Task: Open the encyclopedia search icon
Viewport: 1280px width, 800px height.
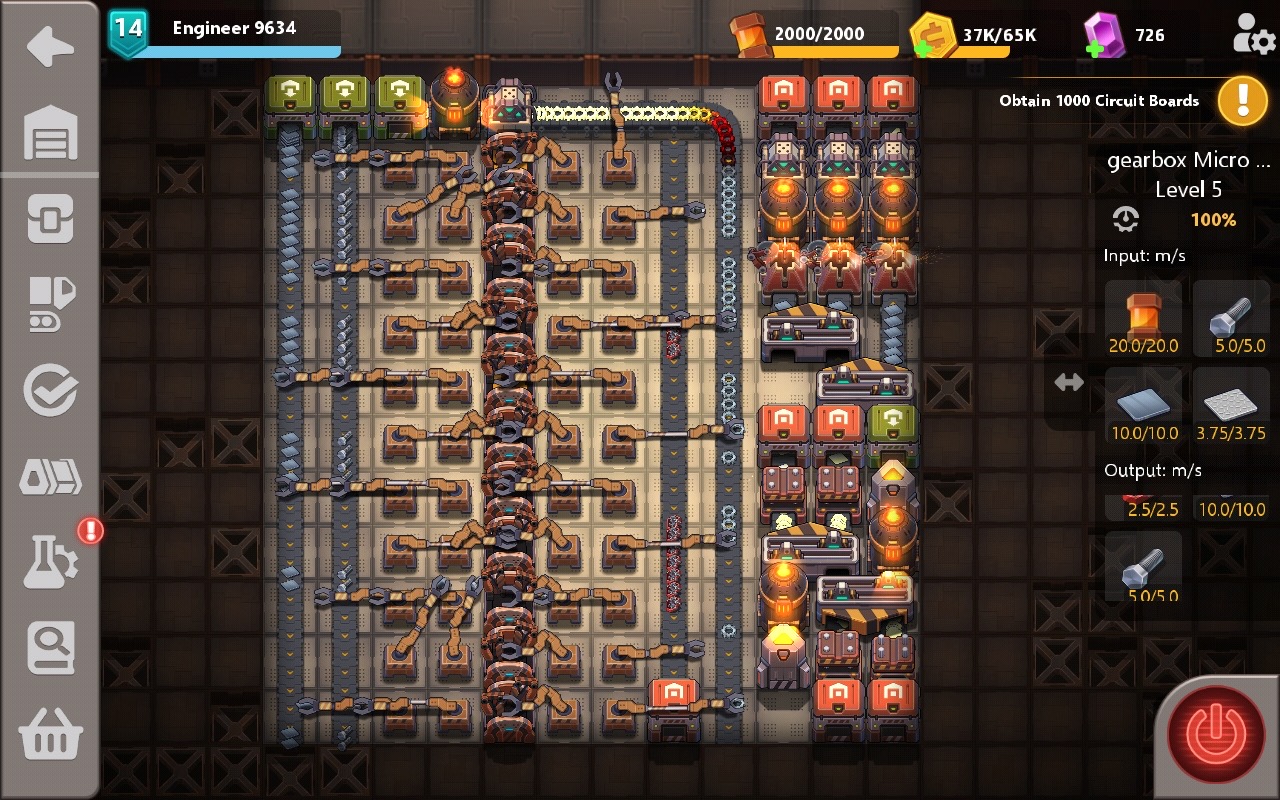Action: [x=50, y=647]
